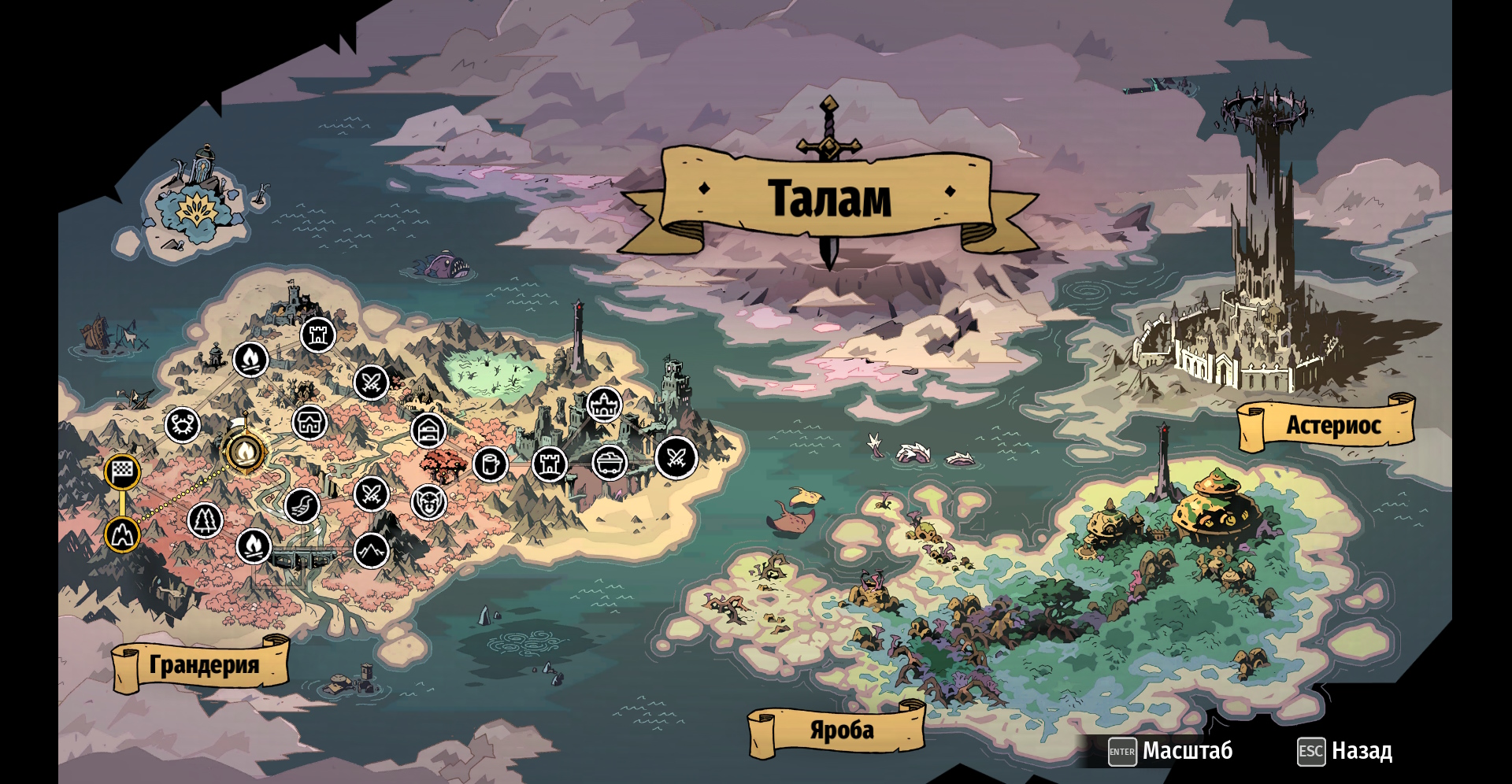Click the gold-framed campfire marker
Image resolution: width=1512 pixels, height=784 pixels.
click(x=245, y=453)
